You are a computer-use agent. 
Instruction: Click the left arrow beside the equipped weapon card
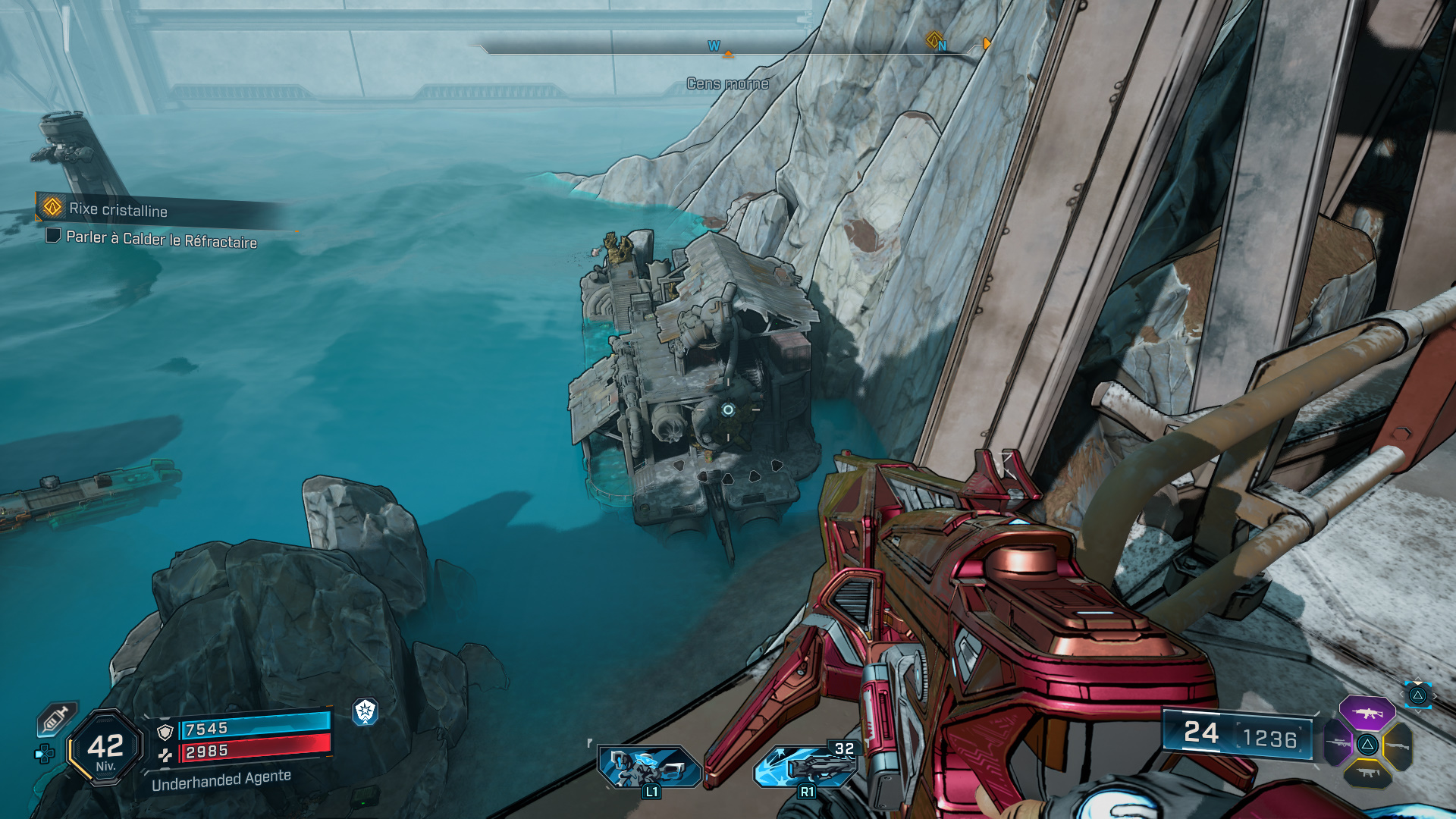1401,694
